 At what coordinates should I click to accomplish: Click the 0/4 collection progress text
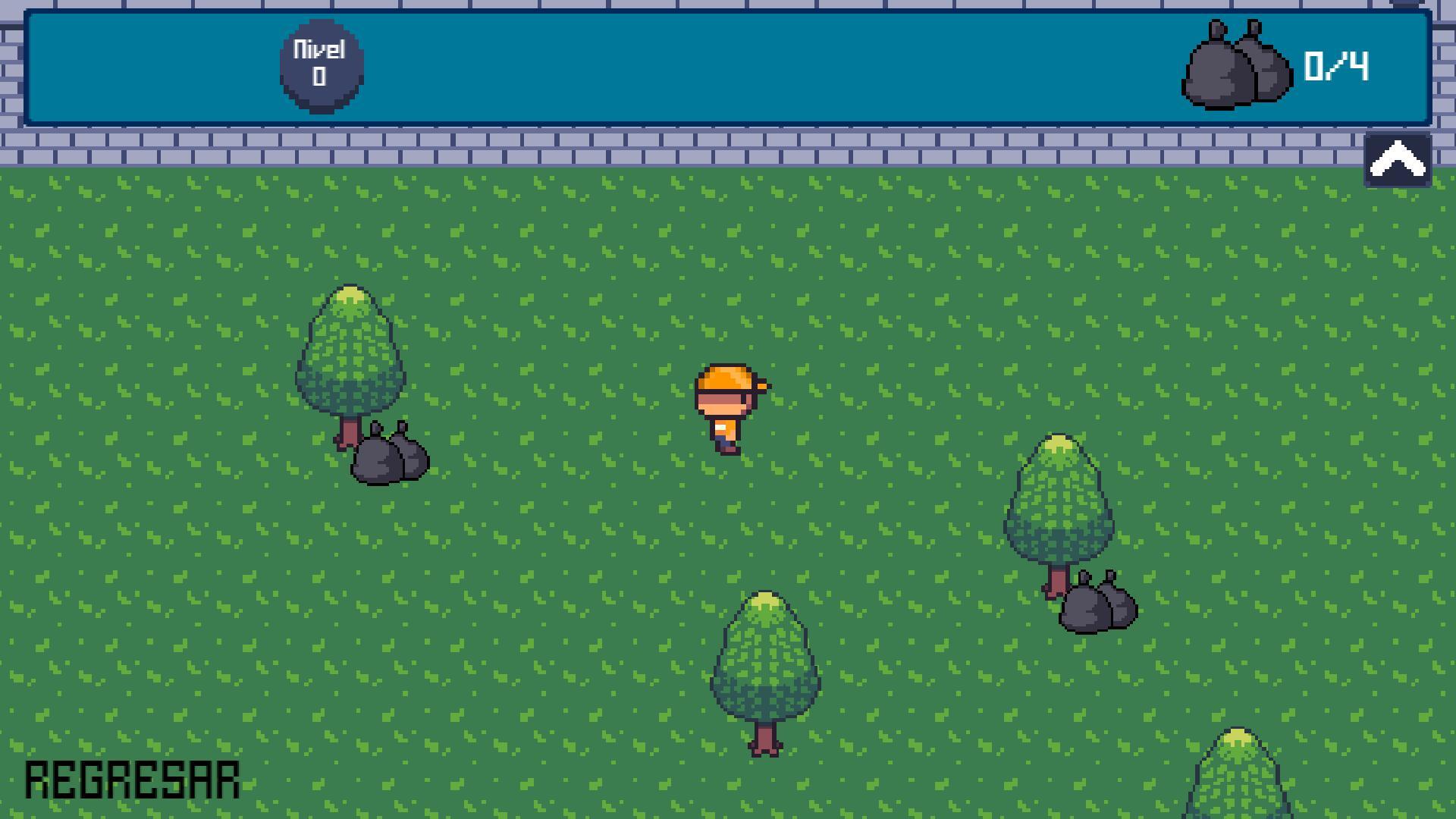click(1337, 67)
